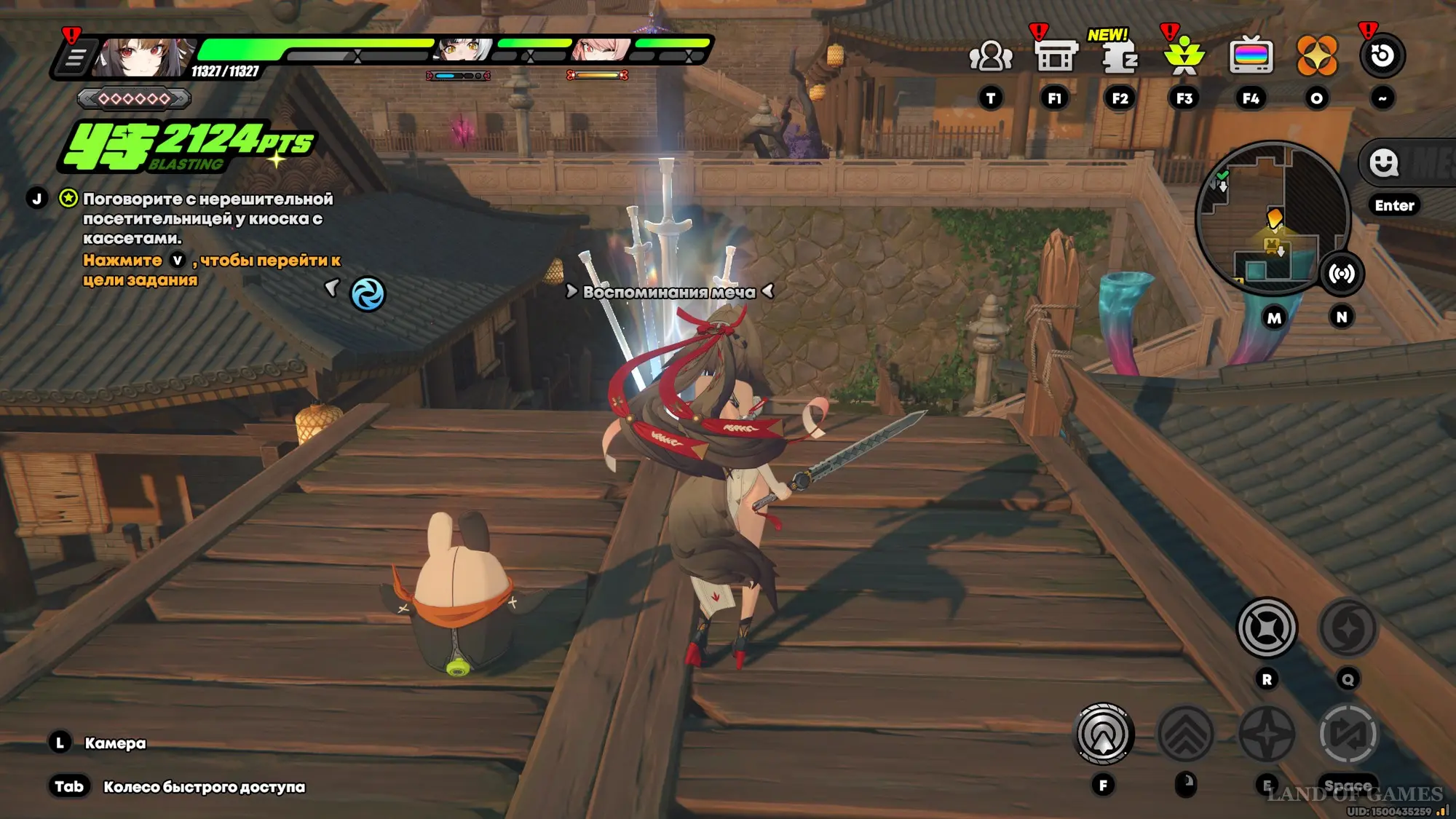Activate the double chevron dash icon

[1185, 734]
